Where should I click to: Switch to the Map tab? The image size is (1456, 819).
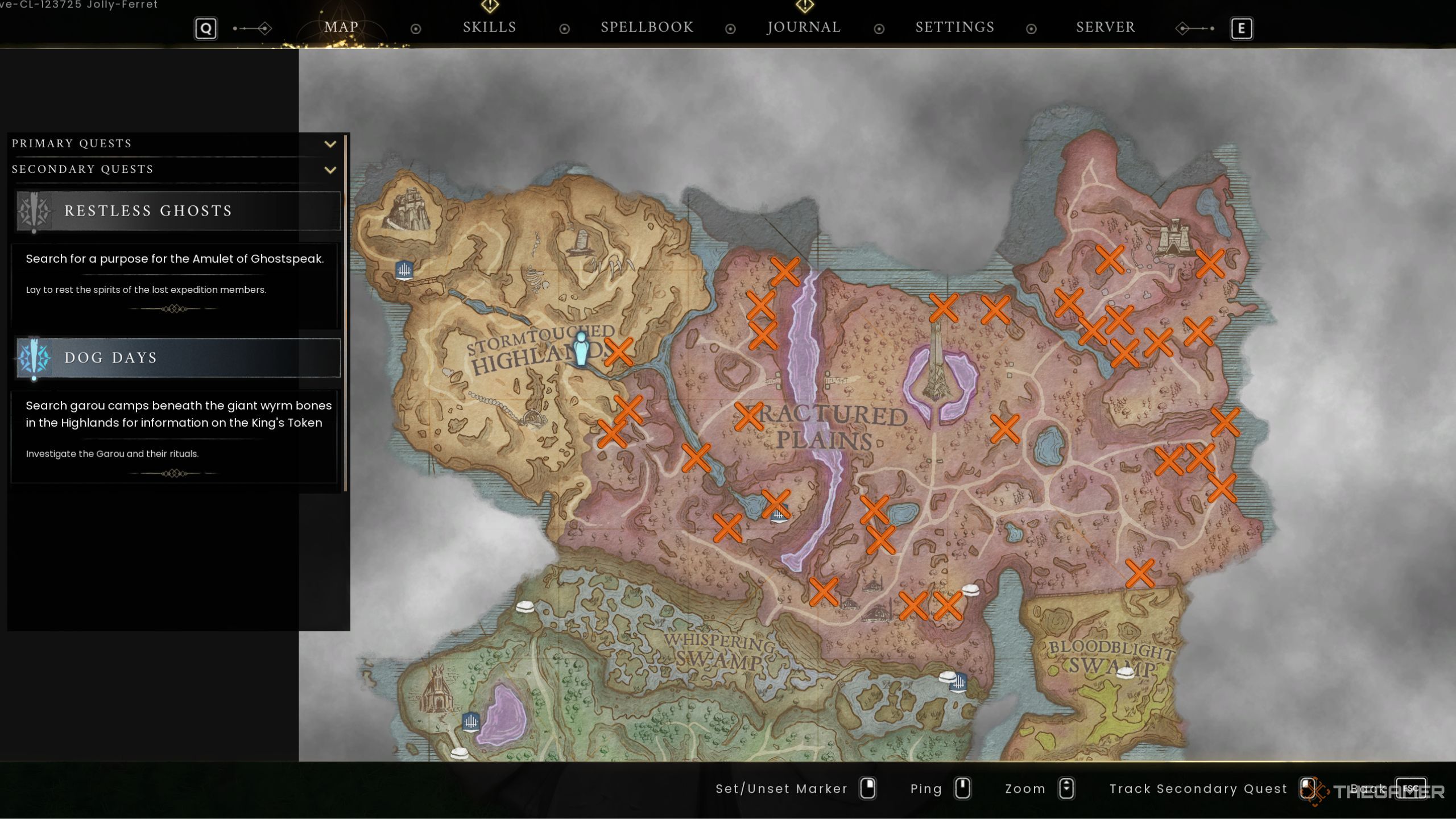[x=341, y=27]
